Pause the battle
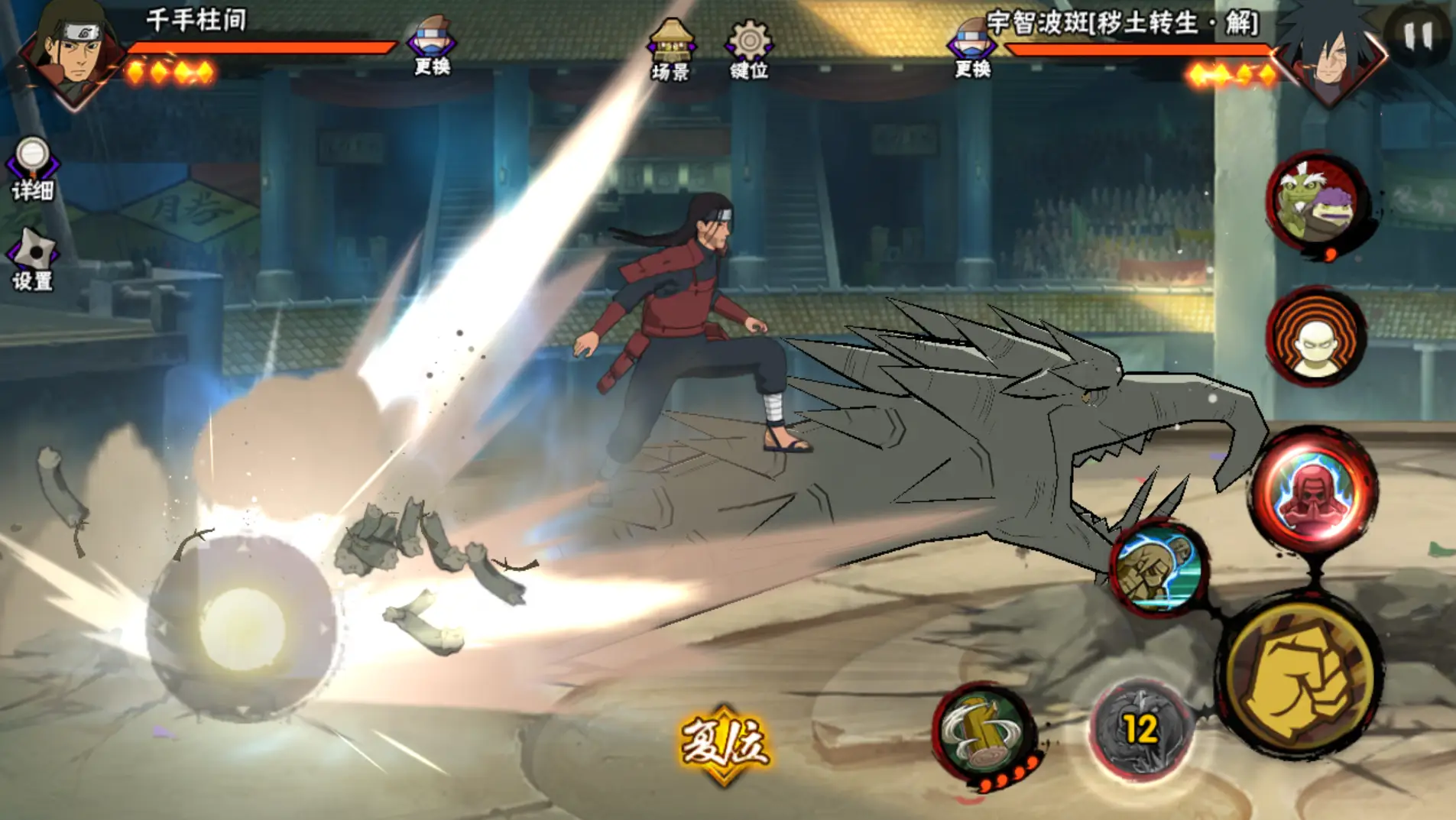 click(1417, 34)
